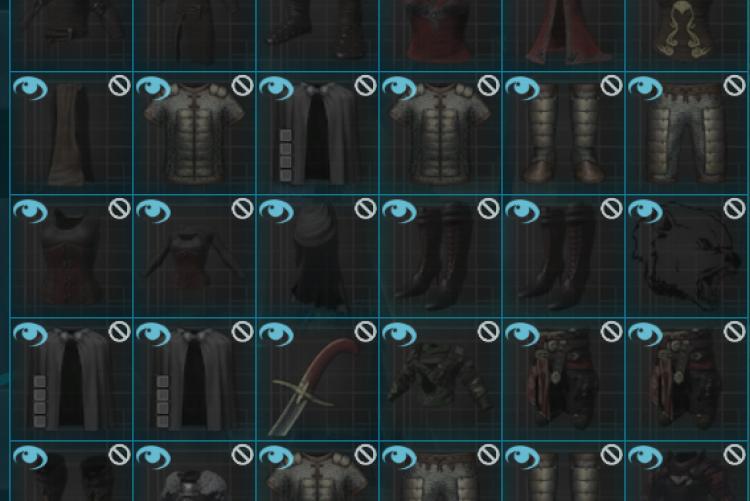750x501 pixels.
Task: Select the black fur pelt slot
Action: click(687, 260)
